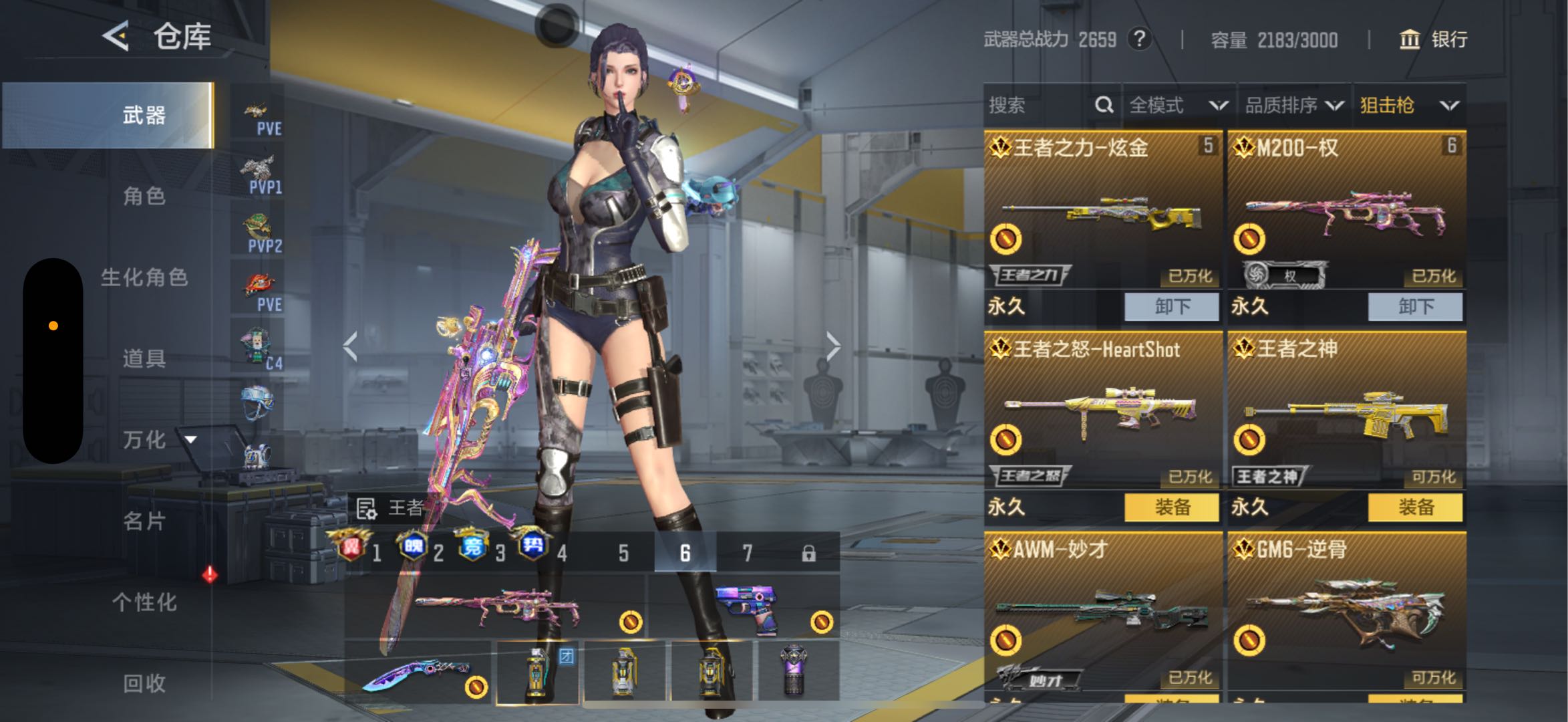The width and height of the screenshot is (1568, 722).
Task: Show the next character view with right arrow
Action: 832,346
